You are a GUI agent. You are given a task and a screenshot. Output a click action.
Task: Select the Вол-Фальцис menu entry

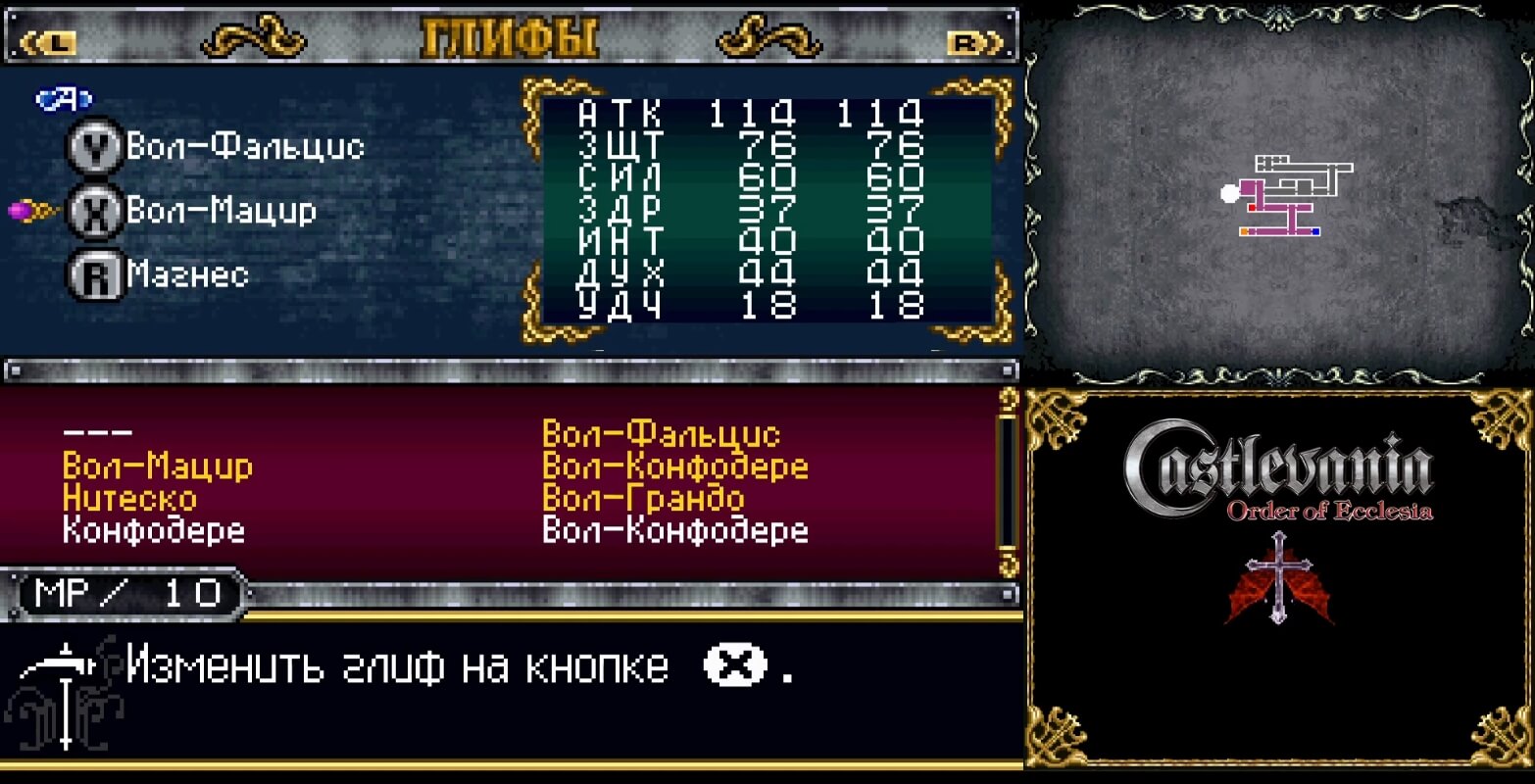[662, 431]
